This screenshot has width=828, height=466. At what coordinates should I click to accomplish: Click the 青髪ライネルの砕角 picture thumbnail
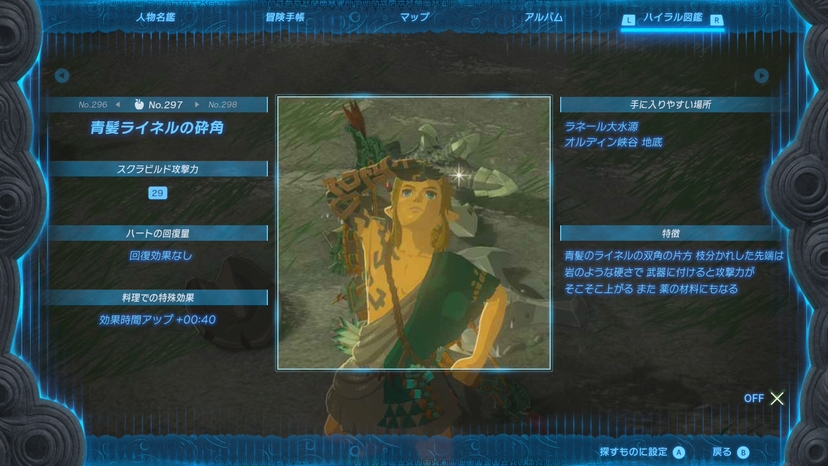pos(413,233)
